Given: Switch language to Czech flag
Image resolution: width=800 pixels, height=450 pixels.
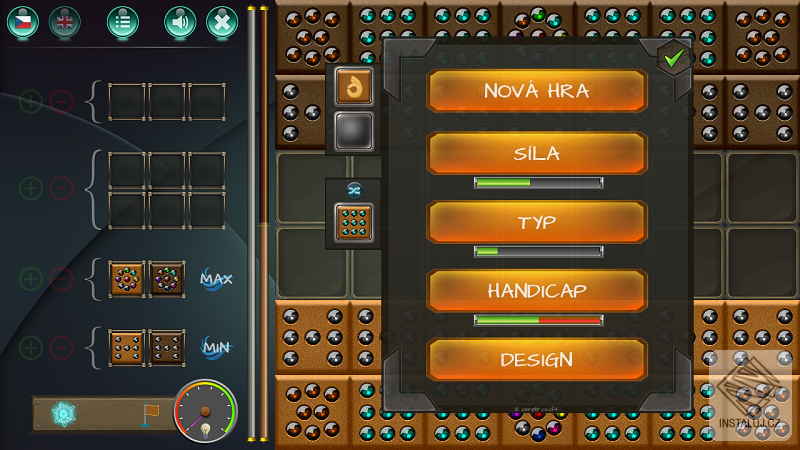Looking at the screenshot, I should [23, 21].
